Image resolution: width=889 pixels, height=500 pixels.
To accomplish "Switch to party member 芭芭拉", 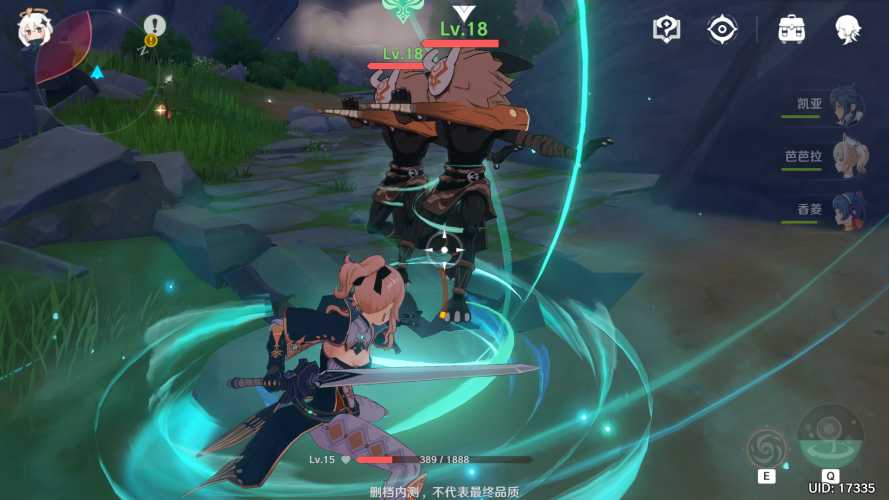I will coord(848,157).
